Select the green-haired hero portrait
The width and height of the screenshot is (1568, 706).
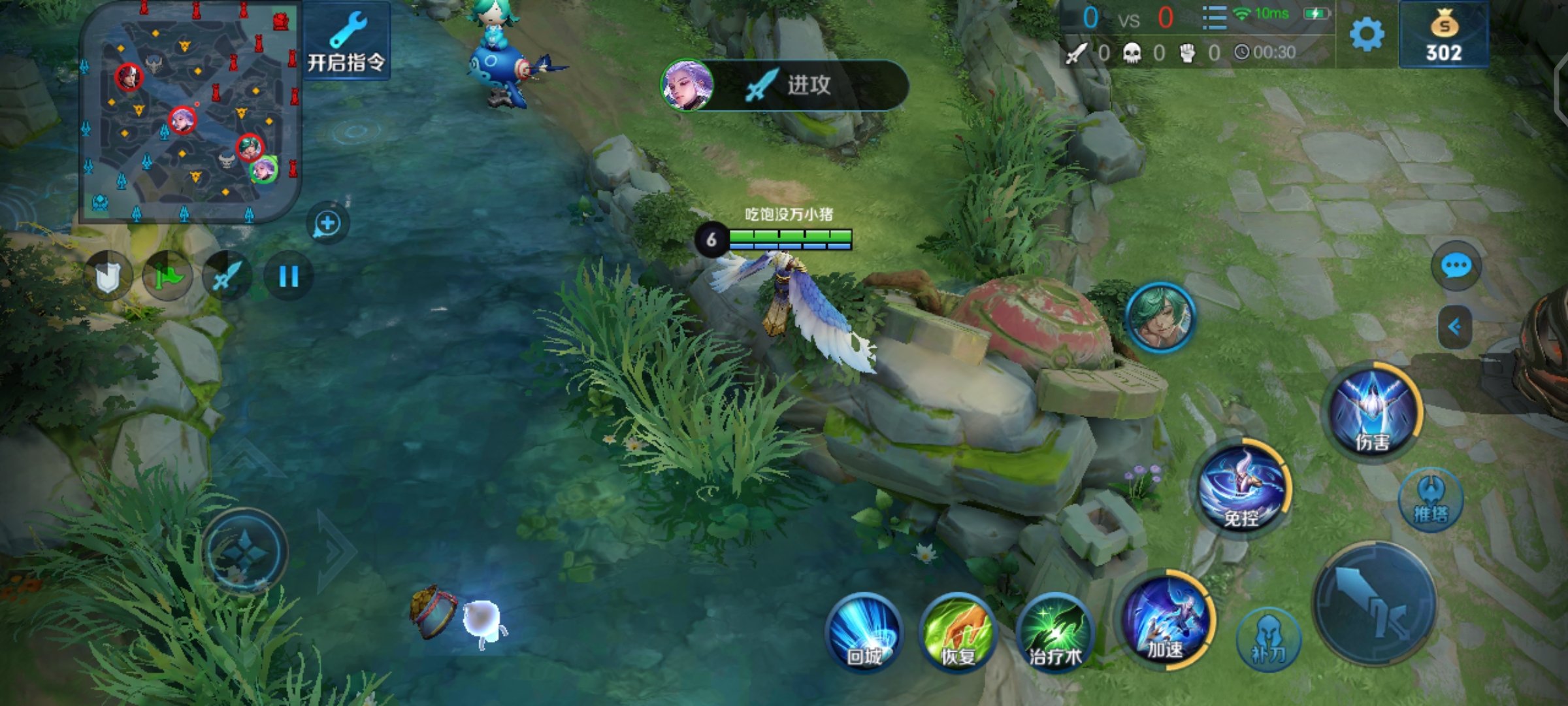pyautogui.click(x=1160, y=318)
